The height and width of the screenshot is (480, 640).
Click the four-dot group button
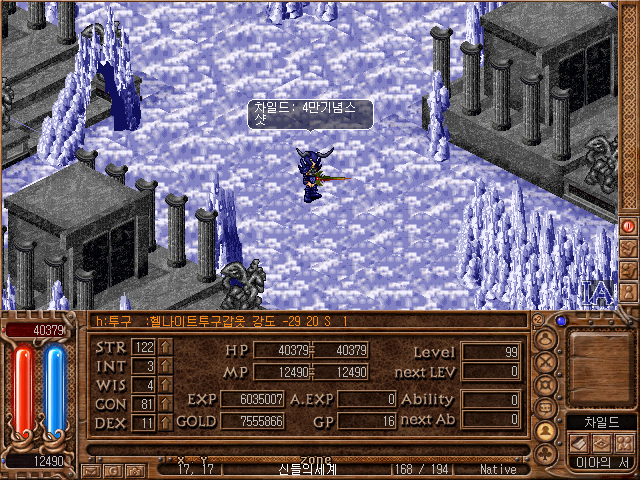point(624,443)
